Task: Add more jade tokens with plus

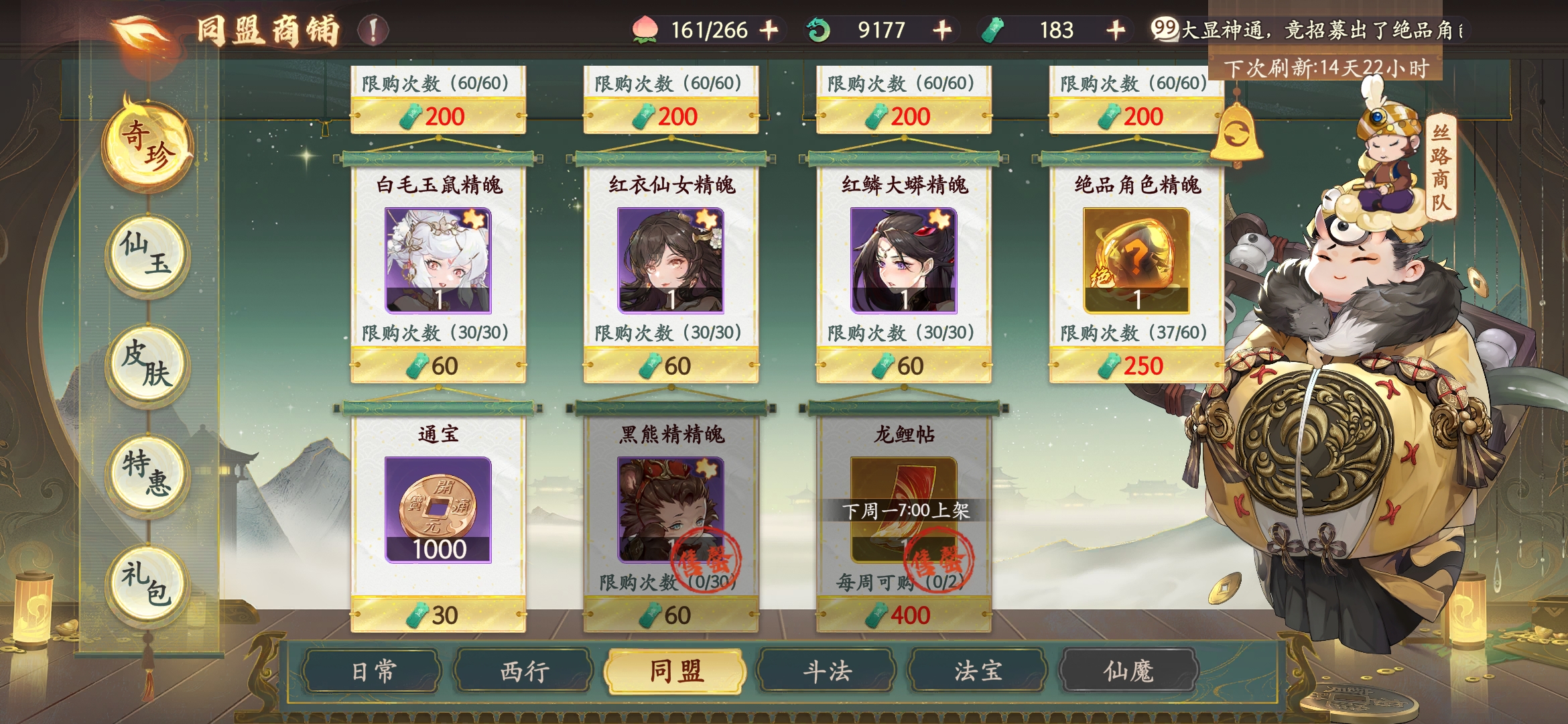Action: point(1116,30)
